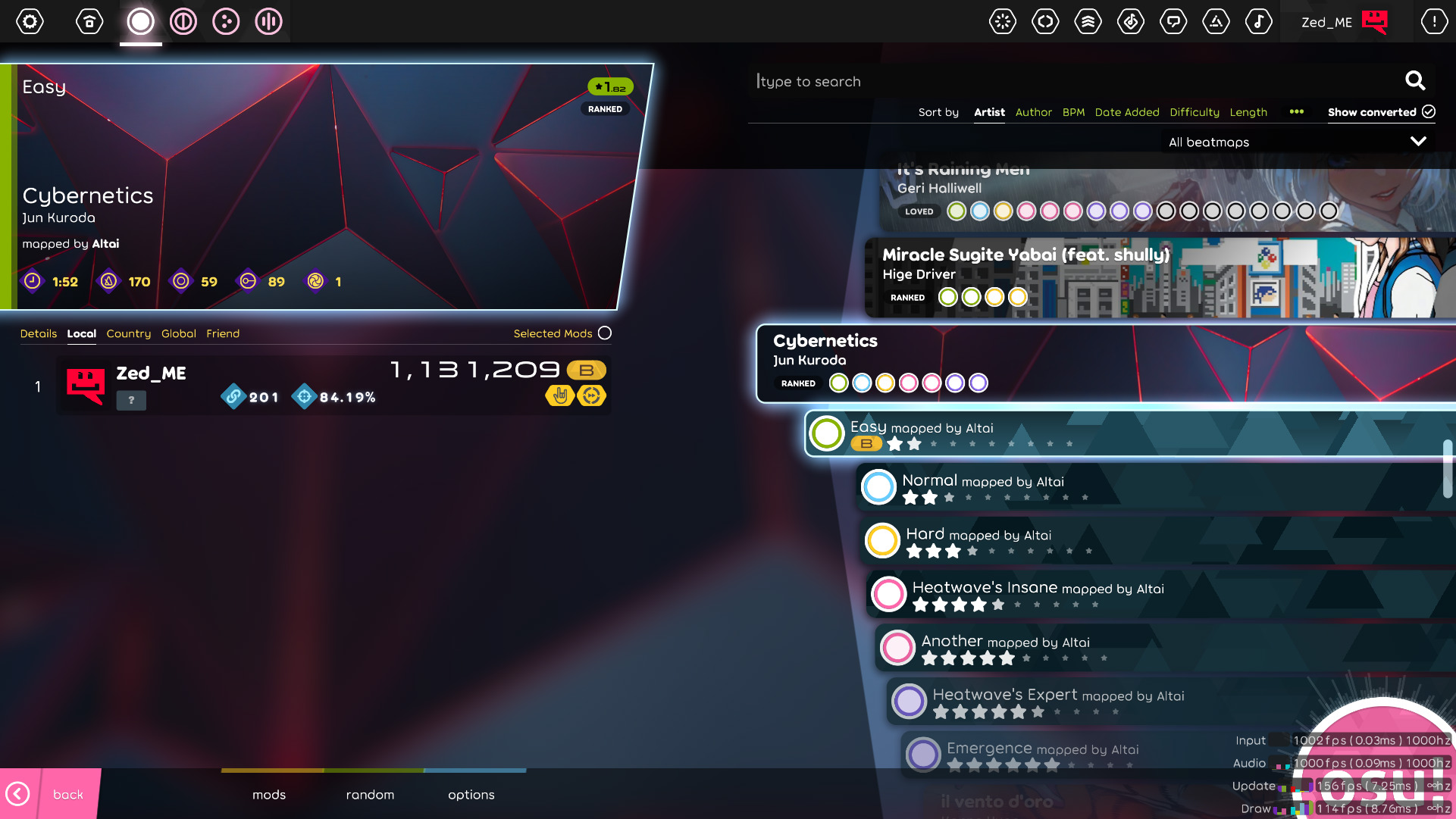
Task: Click the random beatmap button
Action: tap(370, 794)
